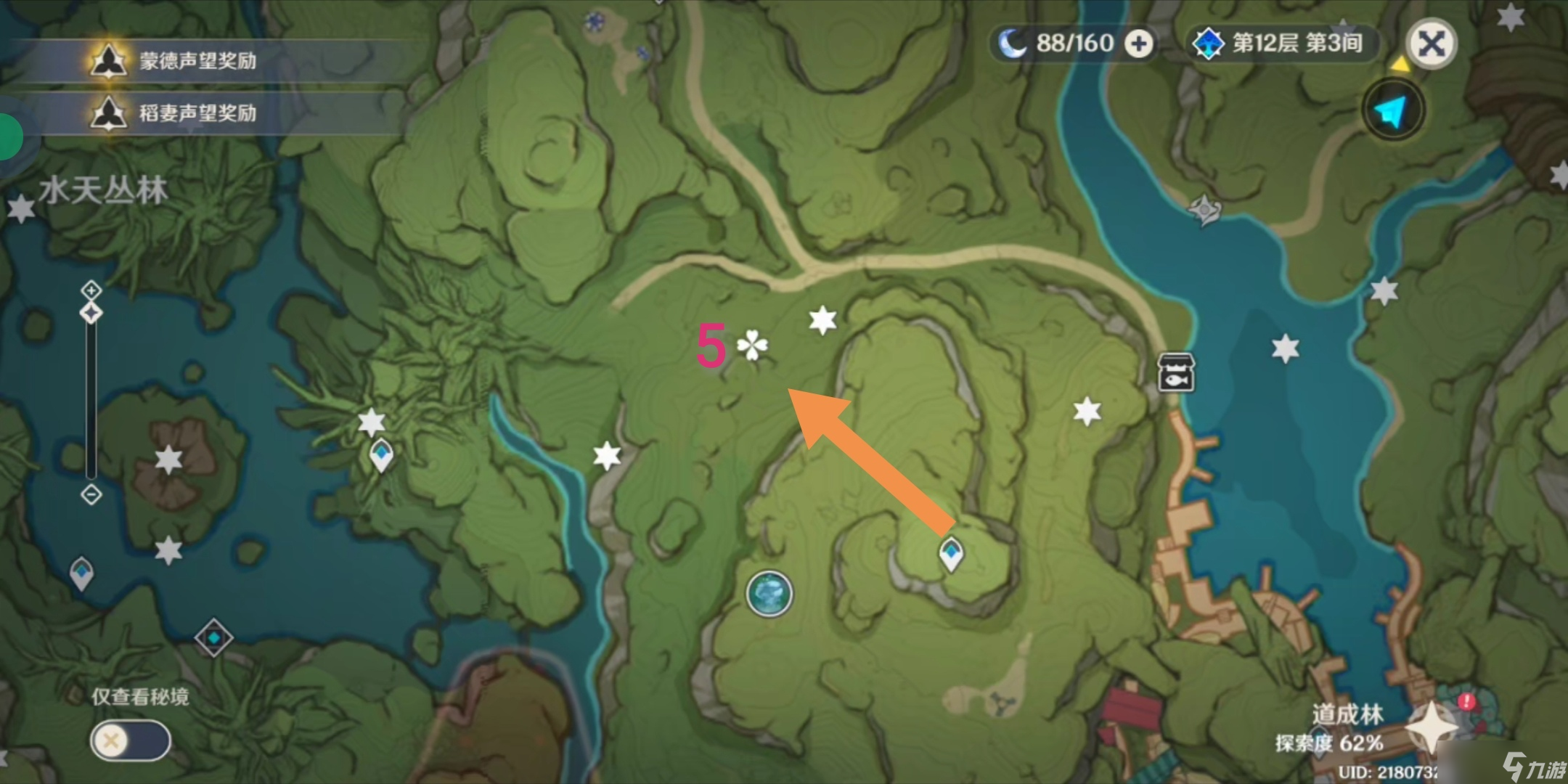Viewport: 1568px width, 784px height.
Task: Select the diamond-shaped domain marker near the lake
Action: click(214, 638)
